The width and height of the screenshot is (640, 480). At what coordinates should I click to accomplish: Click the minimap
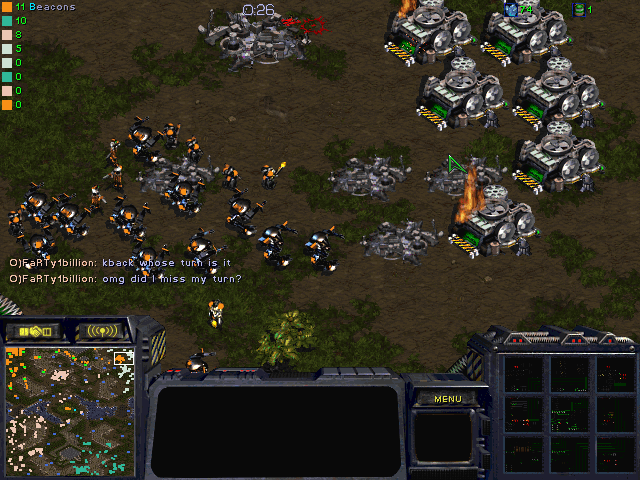70,410
